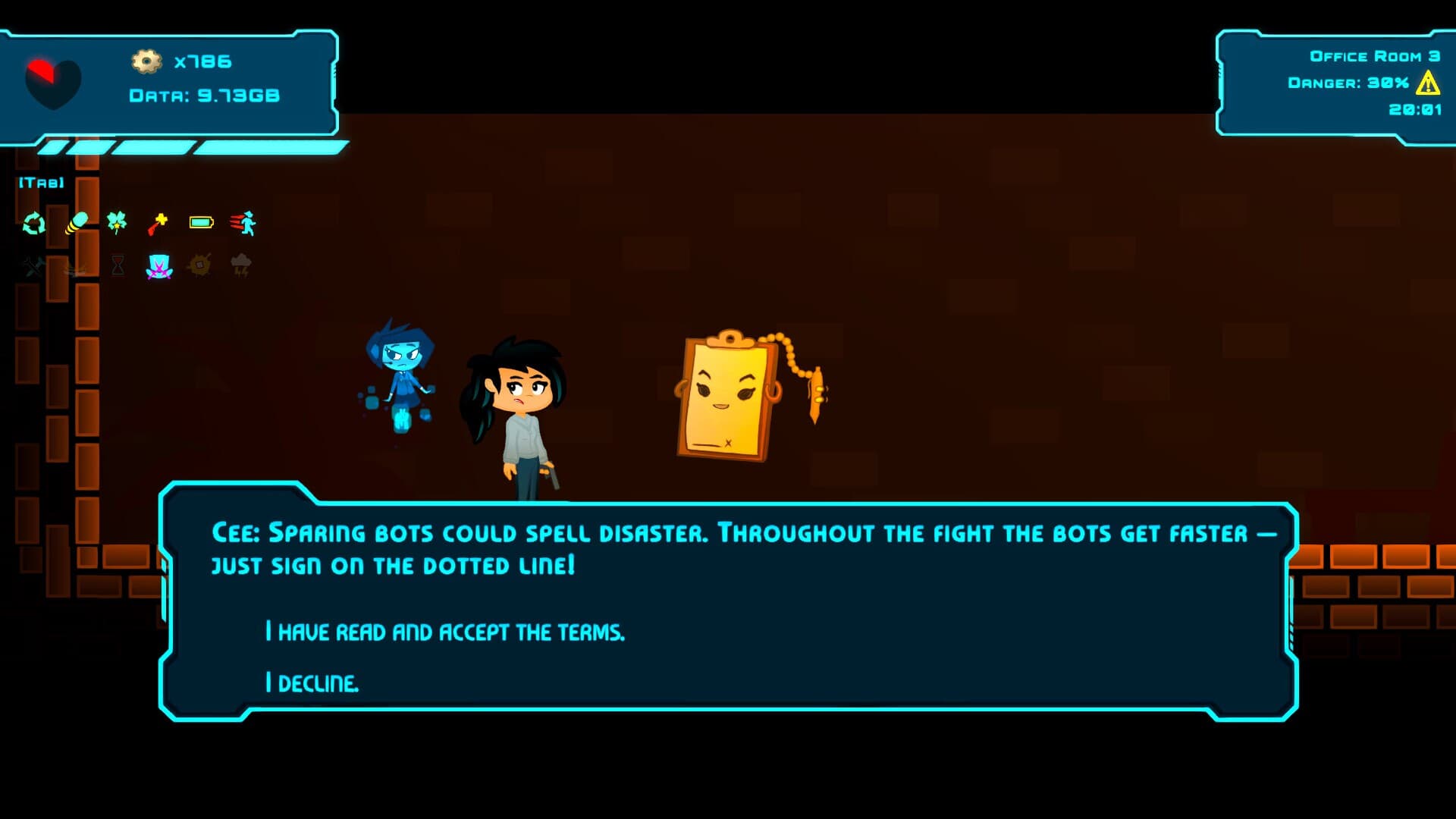1456x819 pixels.
Task: Select the recycle ability icon
Action: [x=33, y=222]
